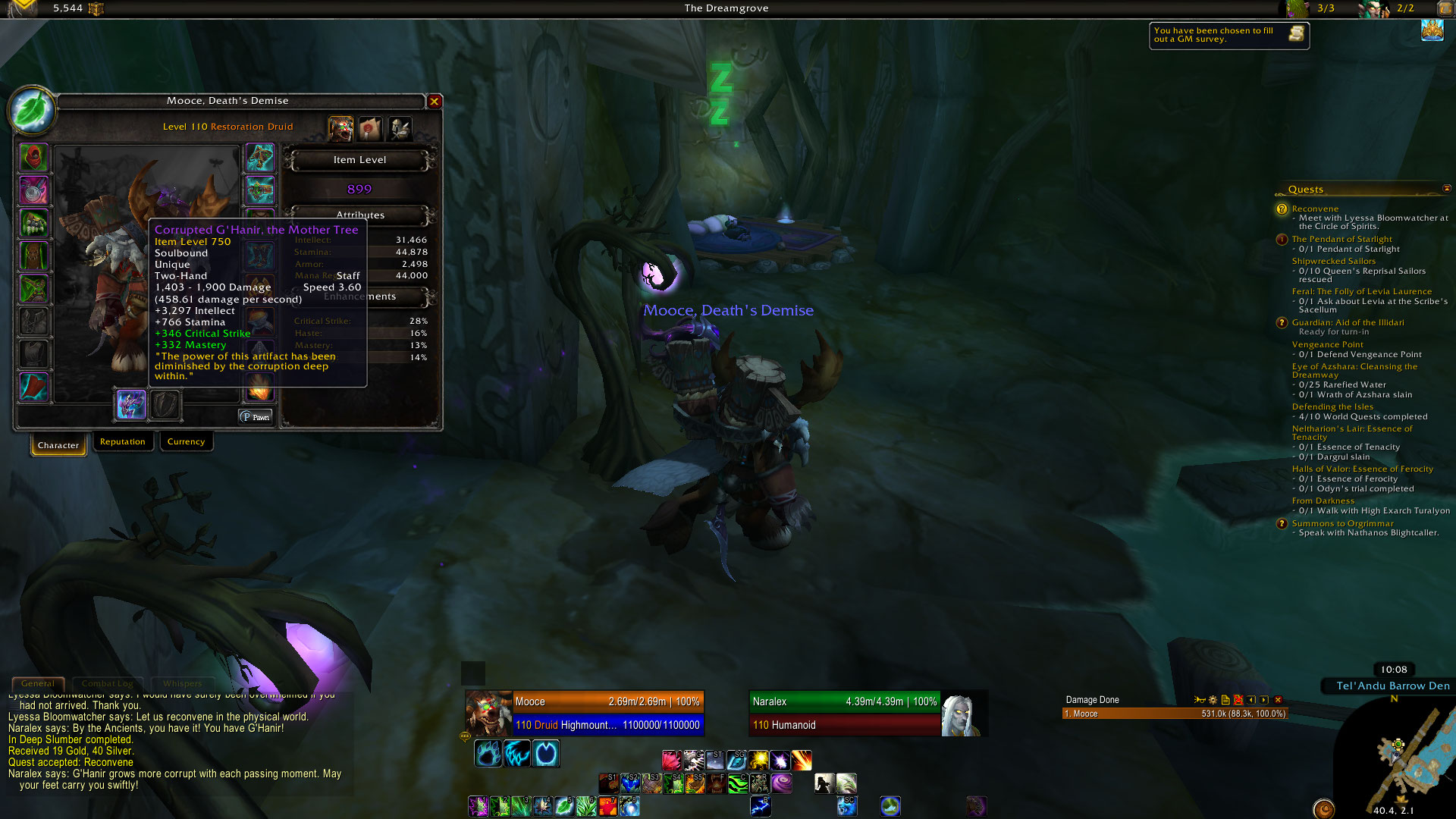
Task: Open the damage meter settings gear
Action: click(x=1213, y=700)
